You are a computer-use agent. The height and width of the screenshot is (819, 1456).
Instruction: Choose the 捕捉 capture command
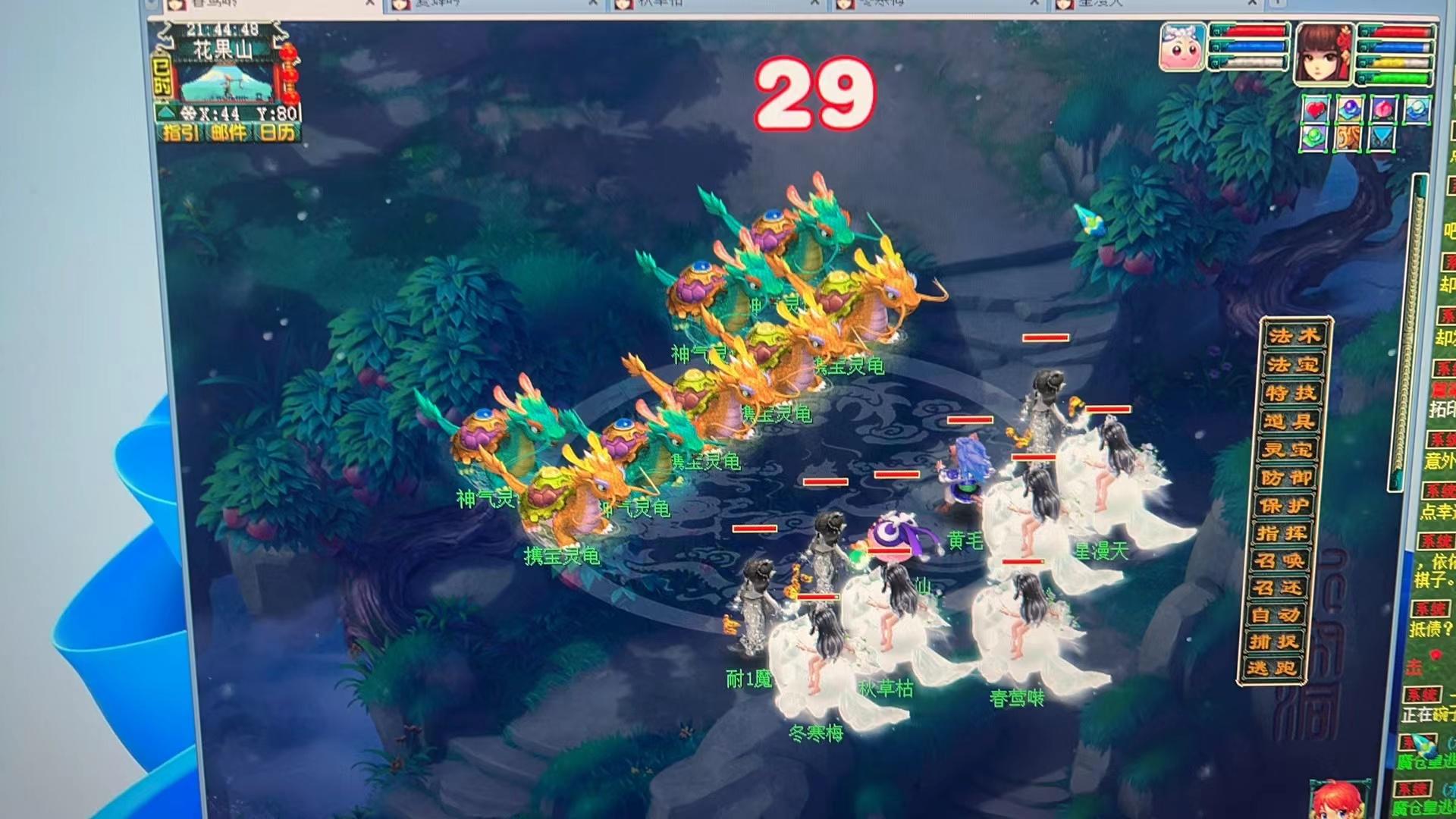(x=1274, y=642)
